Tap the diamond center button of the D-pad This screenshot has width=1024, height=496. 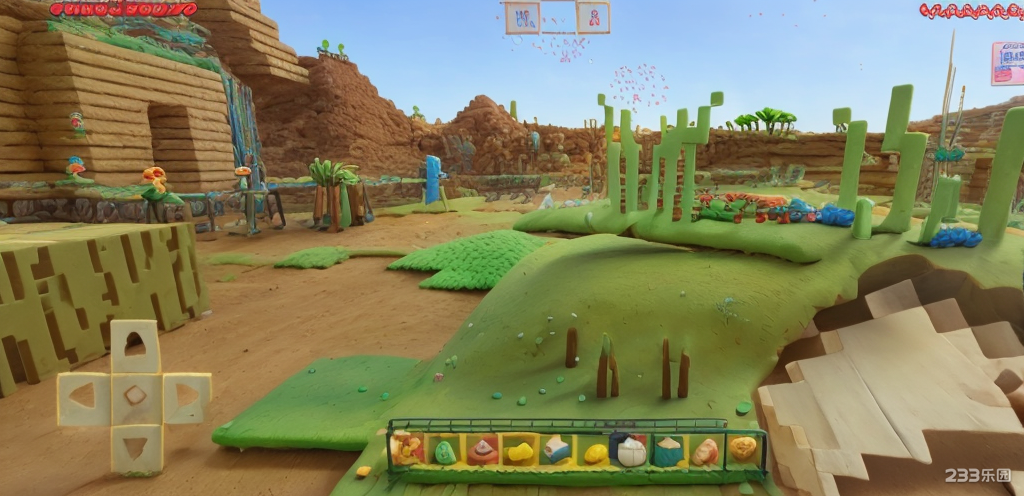135,396
